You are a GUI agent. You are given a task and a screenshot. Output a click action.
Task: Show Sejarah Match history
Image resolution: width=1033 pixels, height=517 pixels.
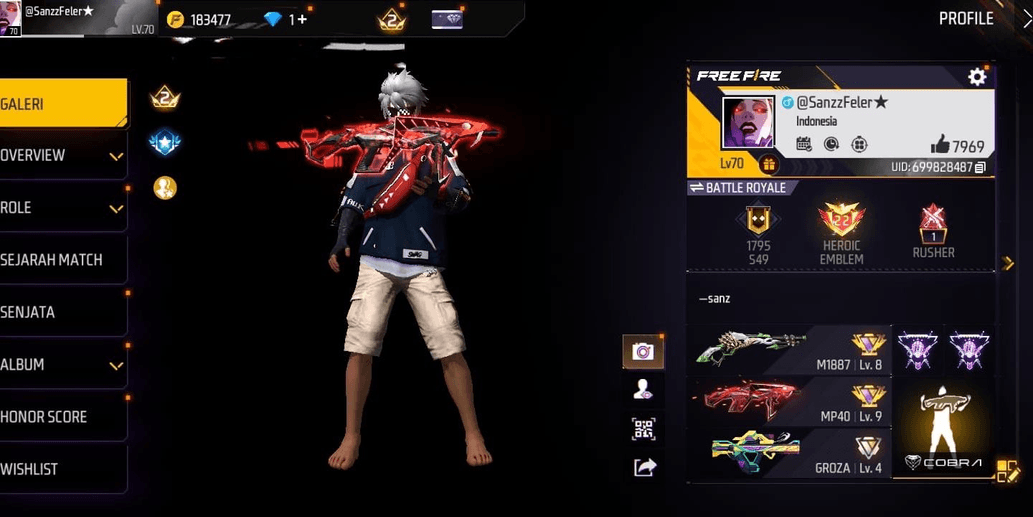pos(60,260)
